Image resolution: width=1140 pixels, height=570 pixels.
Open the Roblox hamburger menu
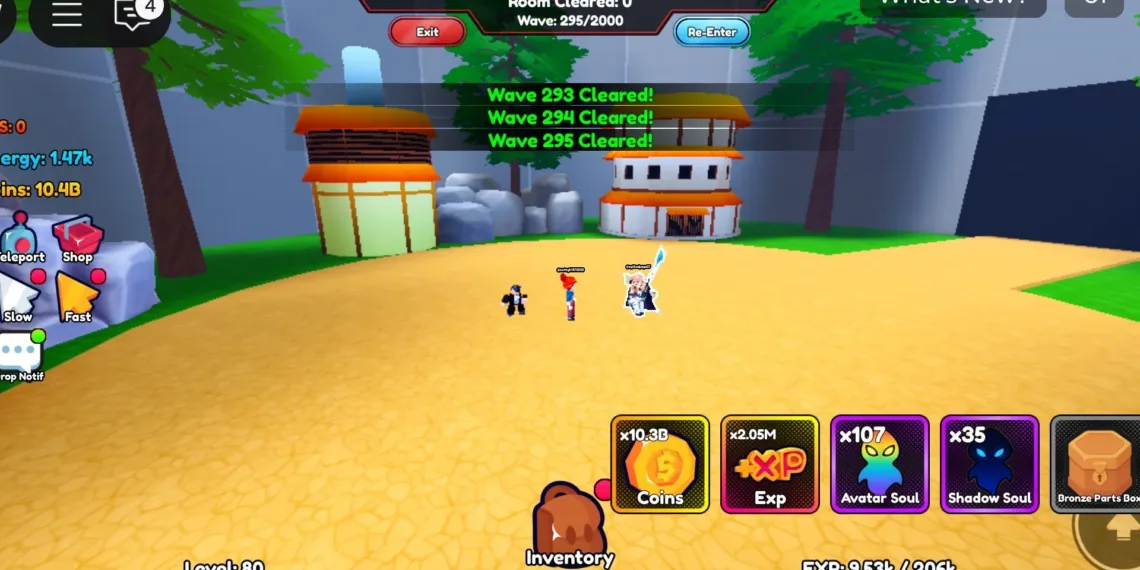coord(67,15)
